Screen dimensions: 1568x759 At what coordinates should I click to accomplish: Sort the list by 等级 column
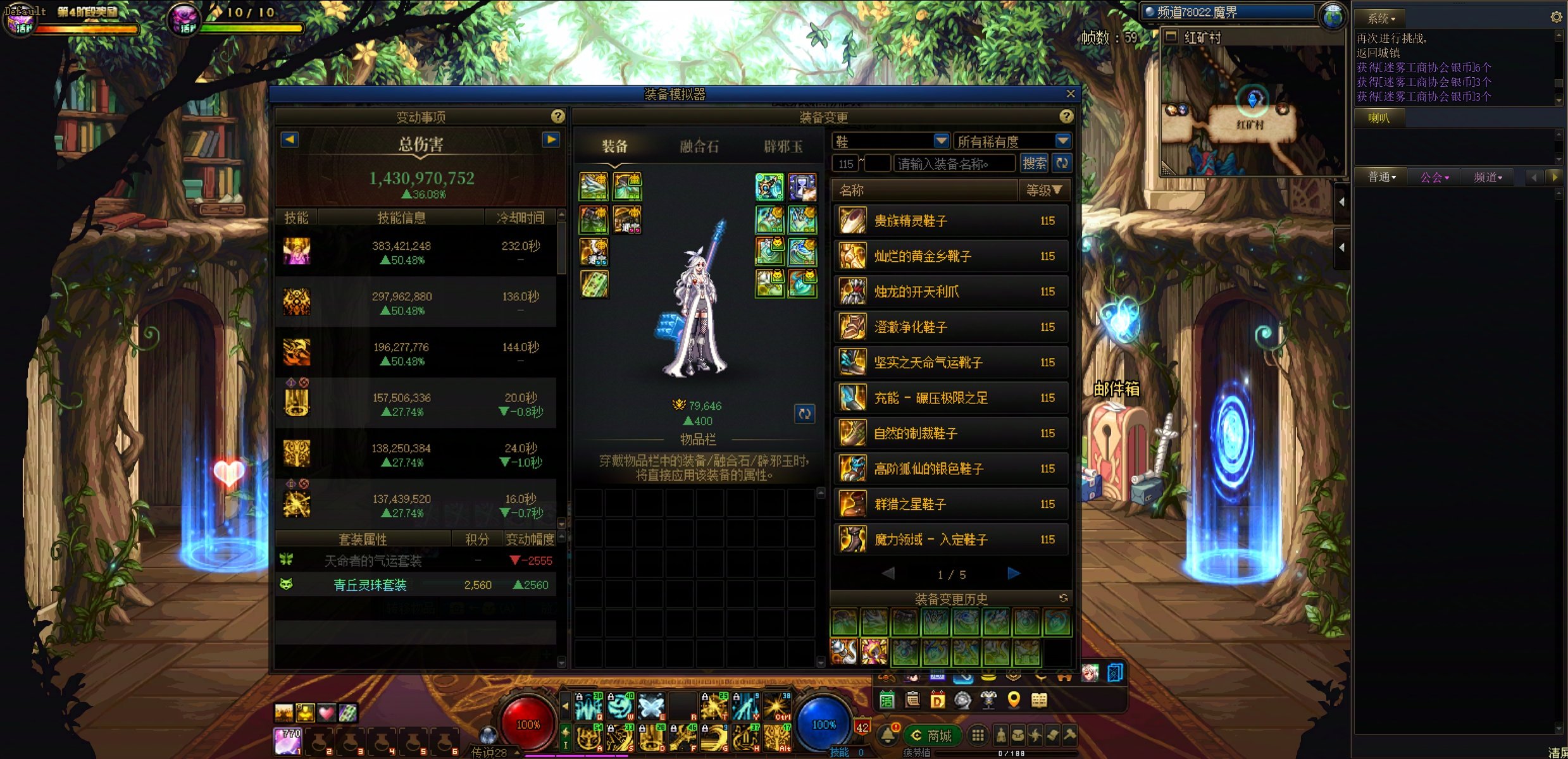click(x=1043, y=190)
